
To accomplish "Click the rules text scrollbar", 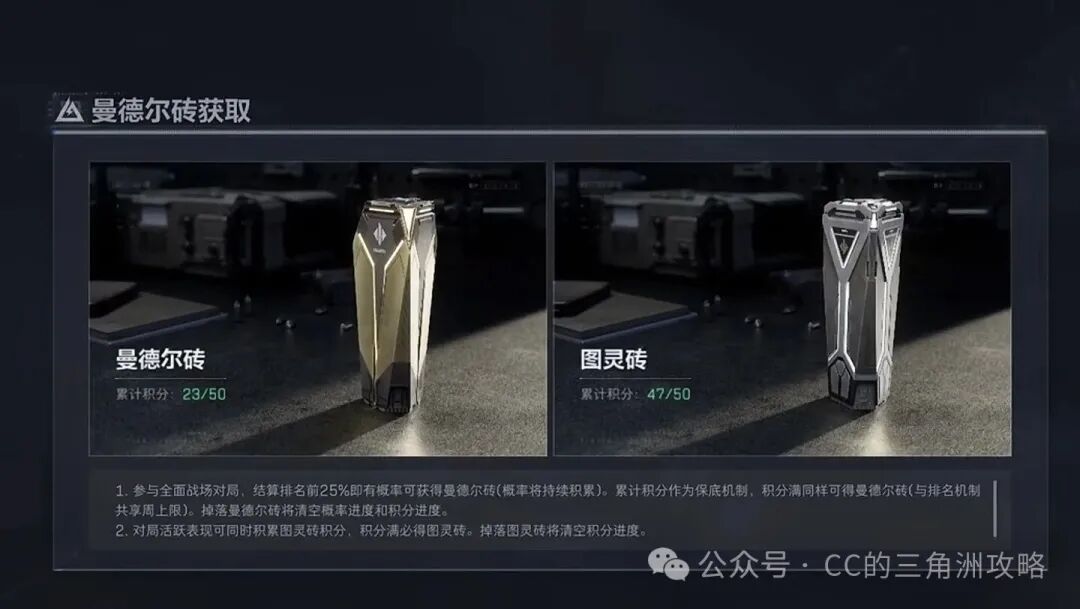I will (x=994, y=507).
